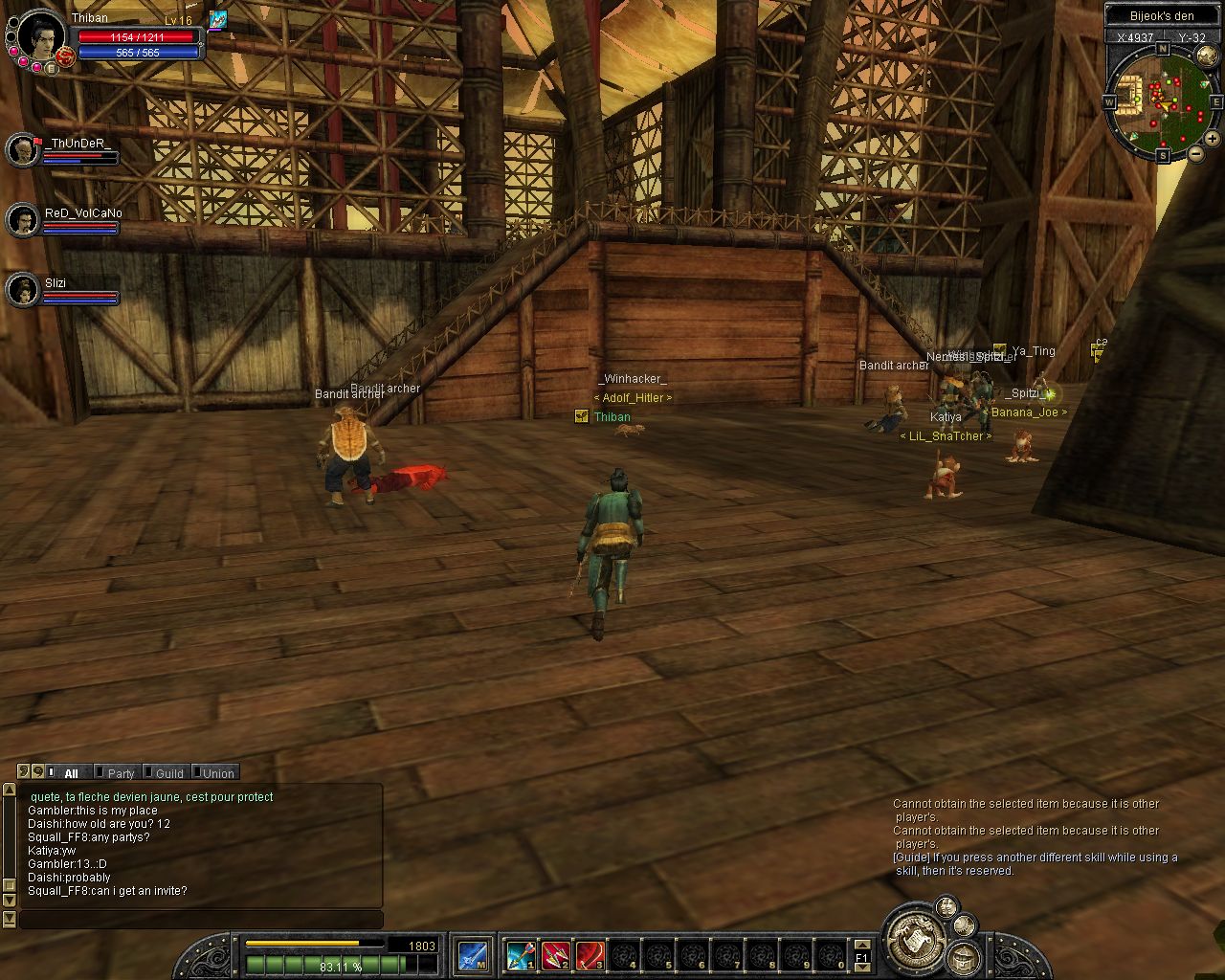Zoom out the minimap with minus button
Viewport: 1225px width, 980px height.
point(1195,153)
